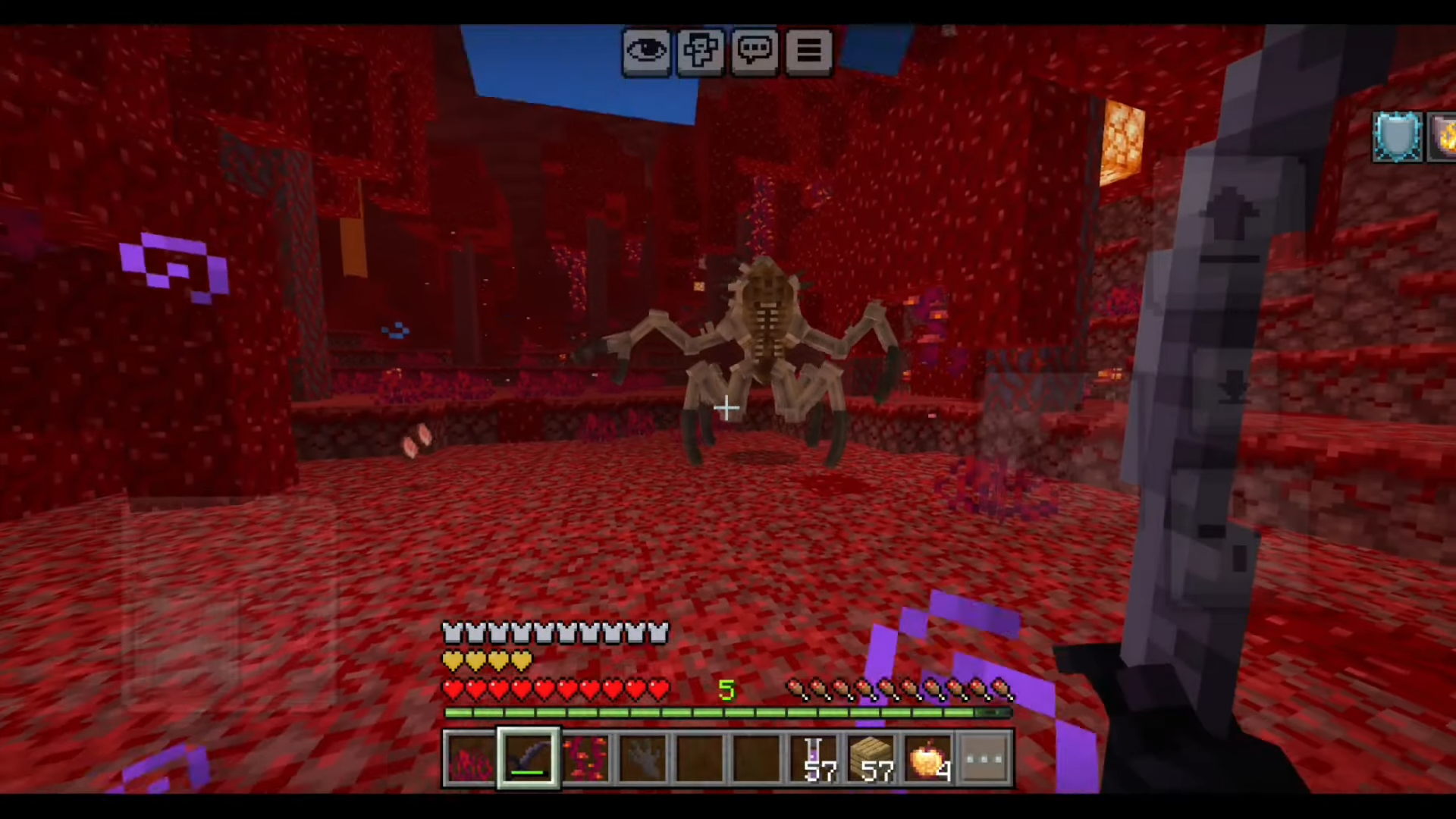1456x819 pixels.
Task: Select the weeping vines hotbar slot
Action: (585, 758)
